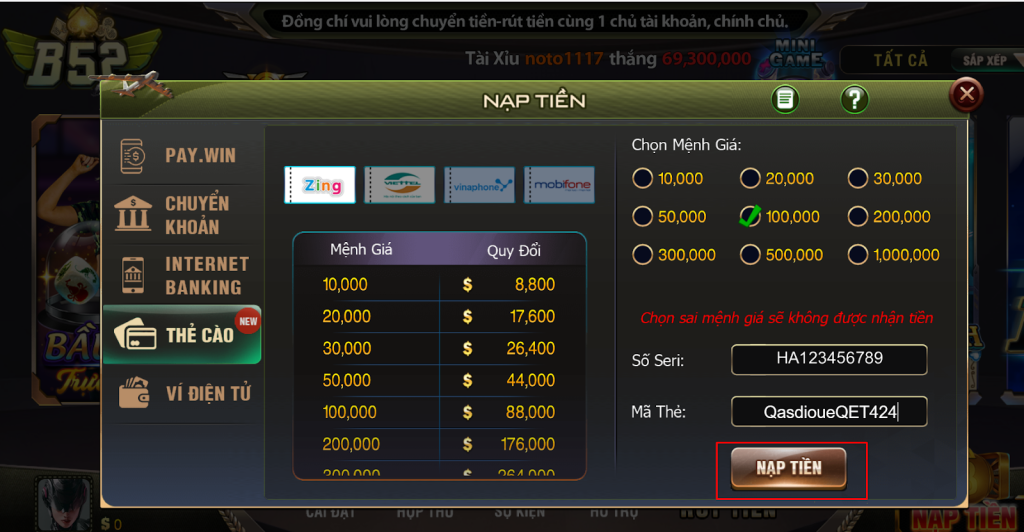
Task: Choose the 1,000,000 denomination option
Action: [x=858, y=255]
